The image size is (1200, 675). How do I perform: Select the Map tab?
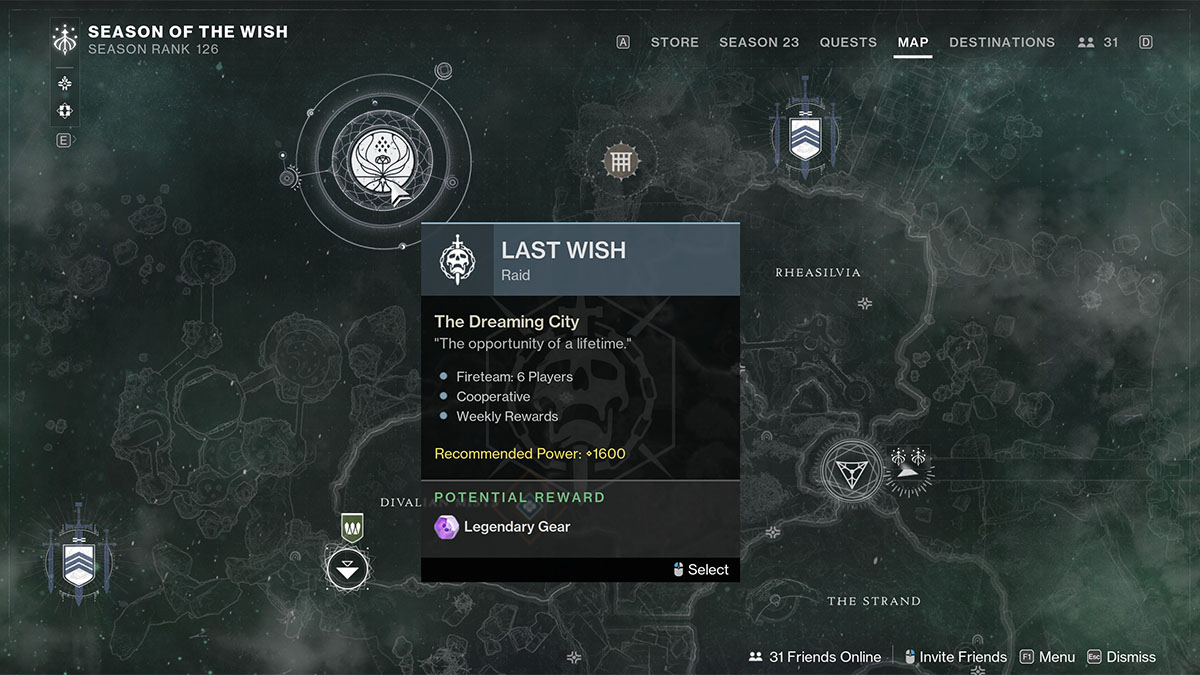coord(913,42)
